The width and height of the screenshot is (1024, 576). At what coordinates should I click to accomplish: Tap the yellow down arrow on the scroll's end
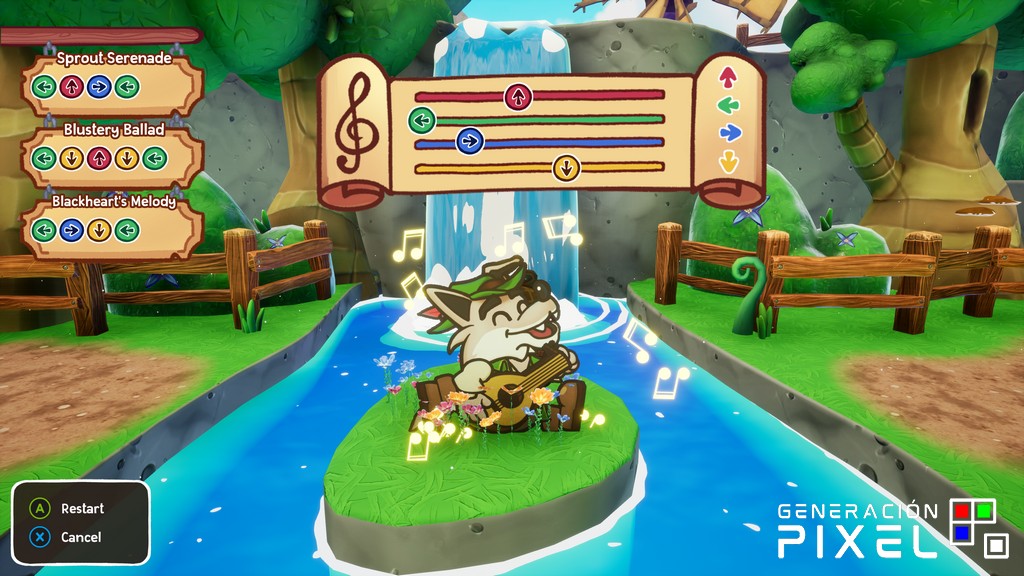pyautogui.click(x=729, y=161)
